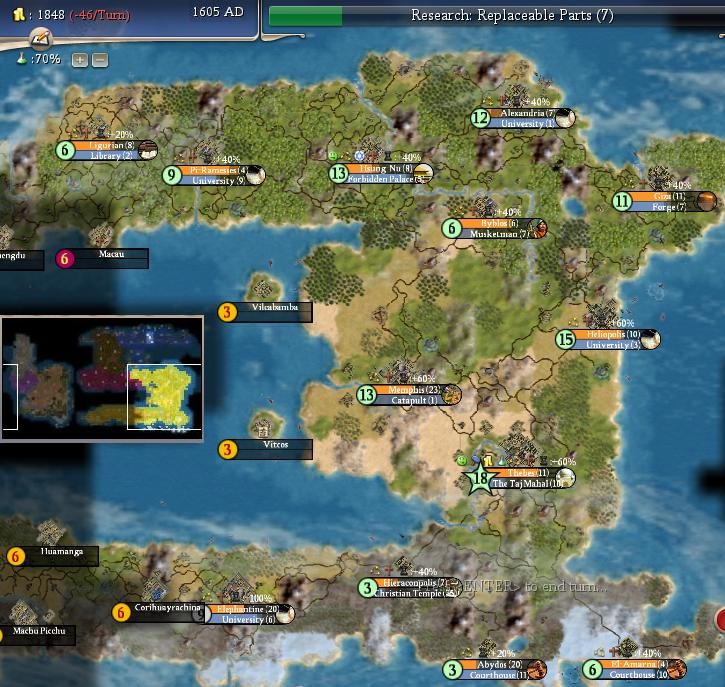Open the Elephantine city label
This screenshot has height=687, width=725.
tap(243, 608)
